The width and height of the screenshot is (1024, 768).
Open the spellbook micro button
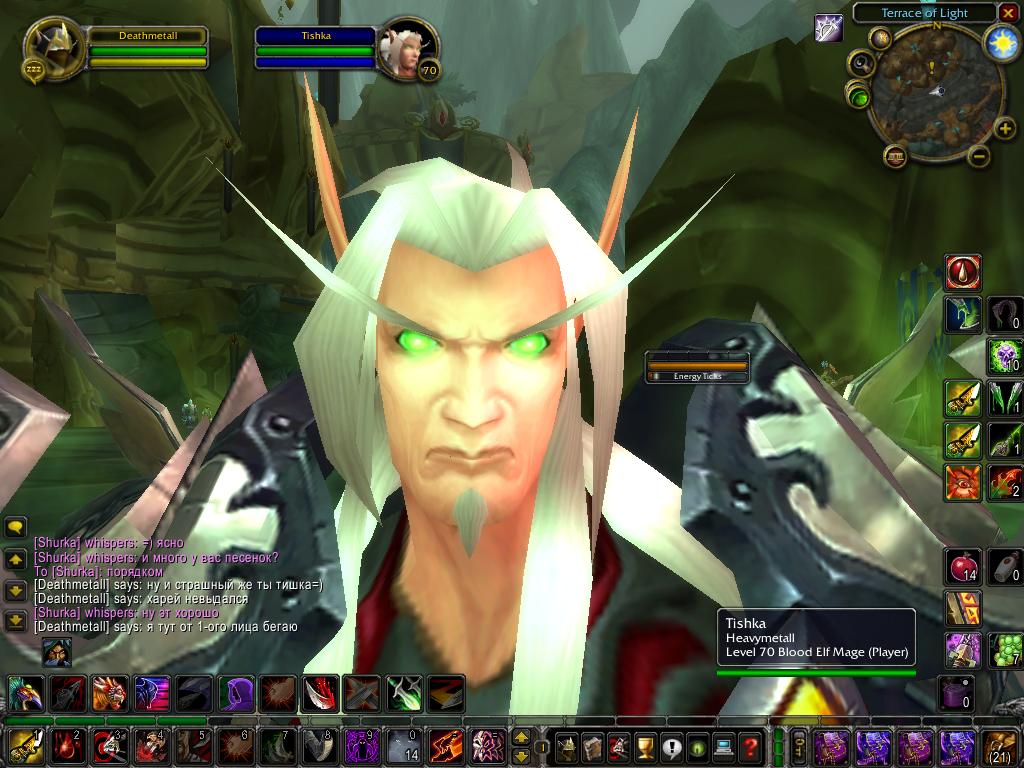(593, 747)
